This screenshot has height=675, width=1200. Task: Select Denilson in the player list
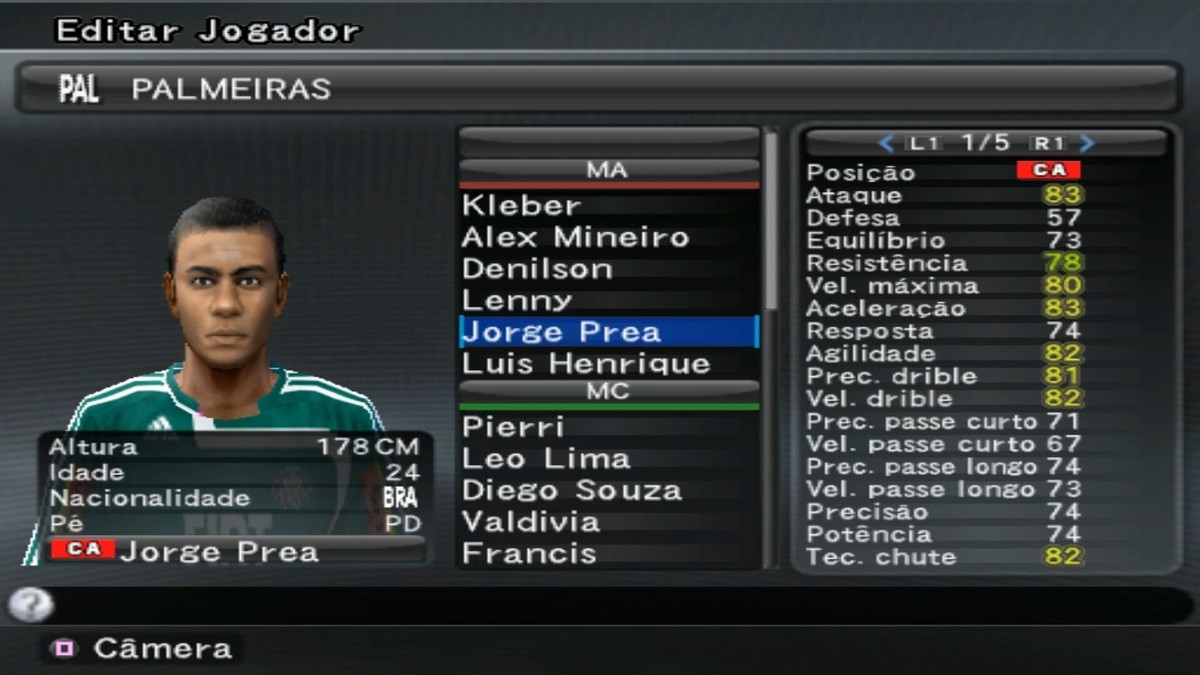coord(537,269)
